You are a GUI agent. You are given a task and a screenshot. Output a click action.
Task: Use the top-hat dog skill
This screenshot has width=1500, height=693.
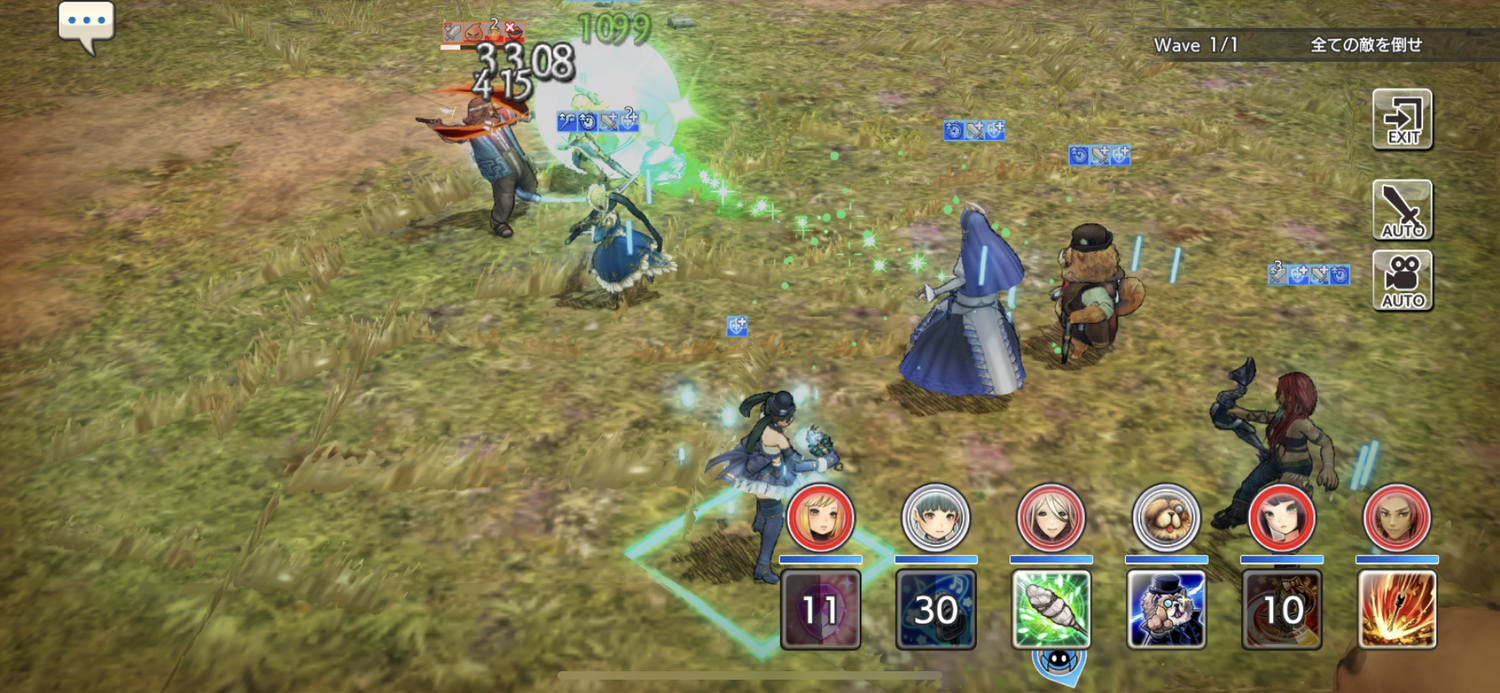click(1166, 609)
